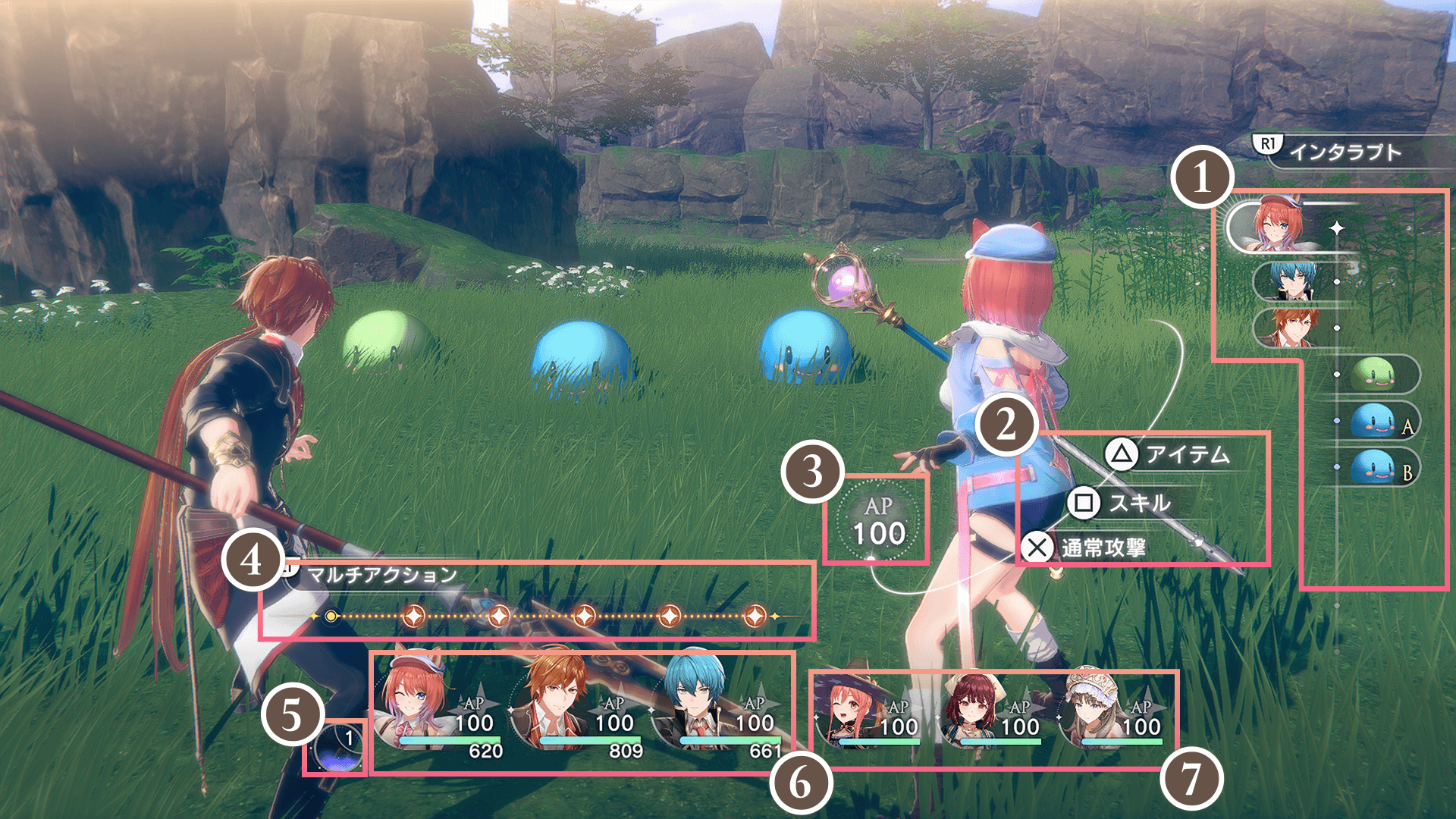Select the green slime in turn order
This screenshot has width=1456, height=819.
1374,374
